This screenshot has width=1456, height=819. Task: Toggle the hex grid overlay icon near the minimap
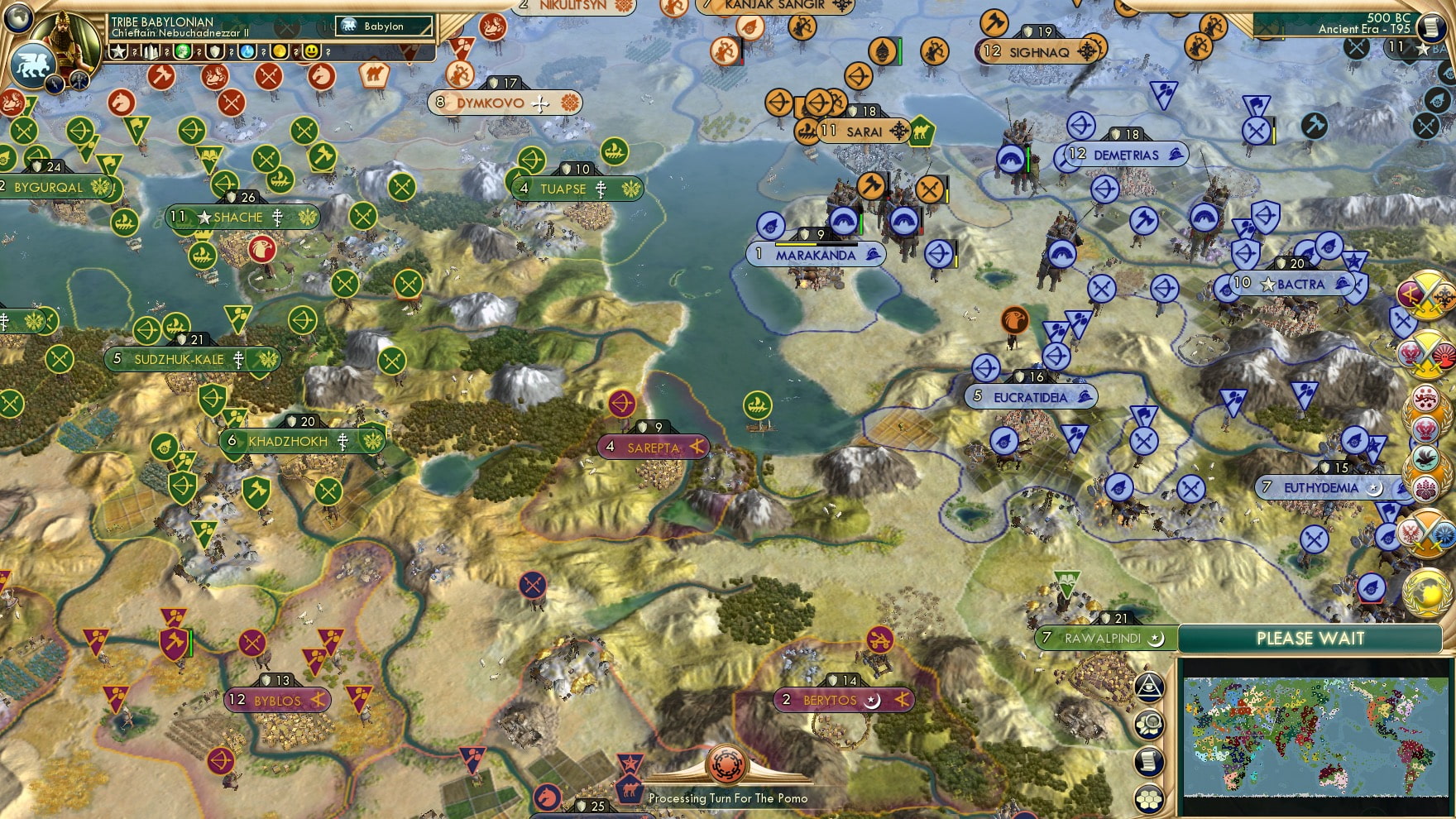coord(1150,799)
